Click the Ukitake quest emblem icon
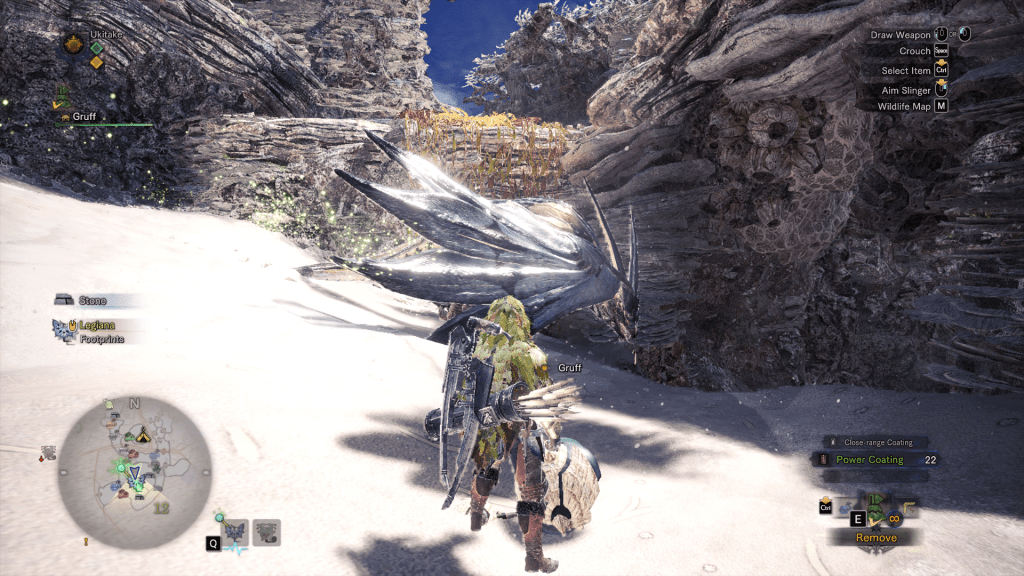 (73, 44)
